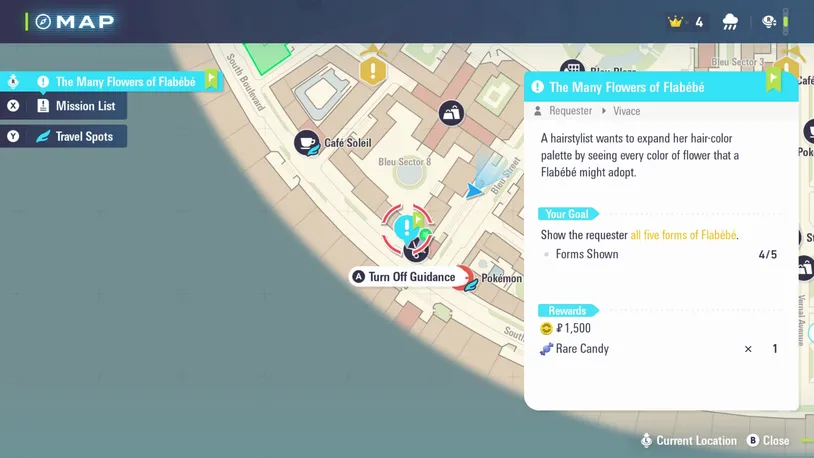Select The Many Flowers of Flabébé tracker
Viewport: 814px width, 458px height.
click(120, 82)
